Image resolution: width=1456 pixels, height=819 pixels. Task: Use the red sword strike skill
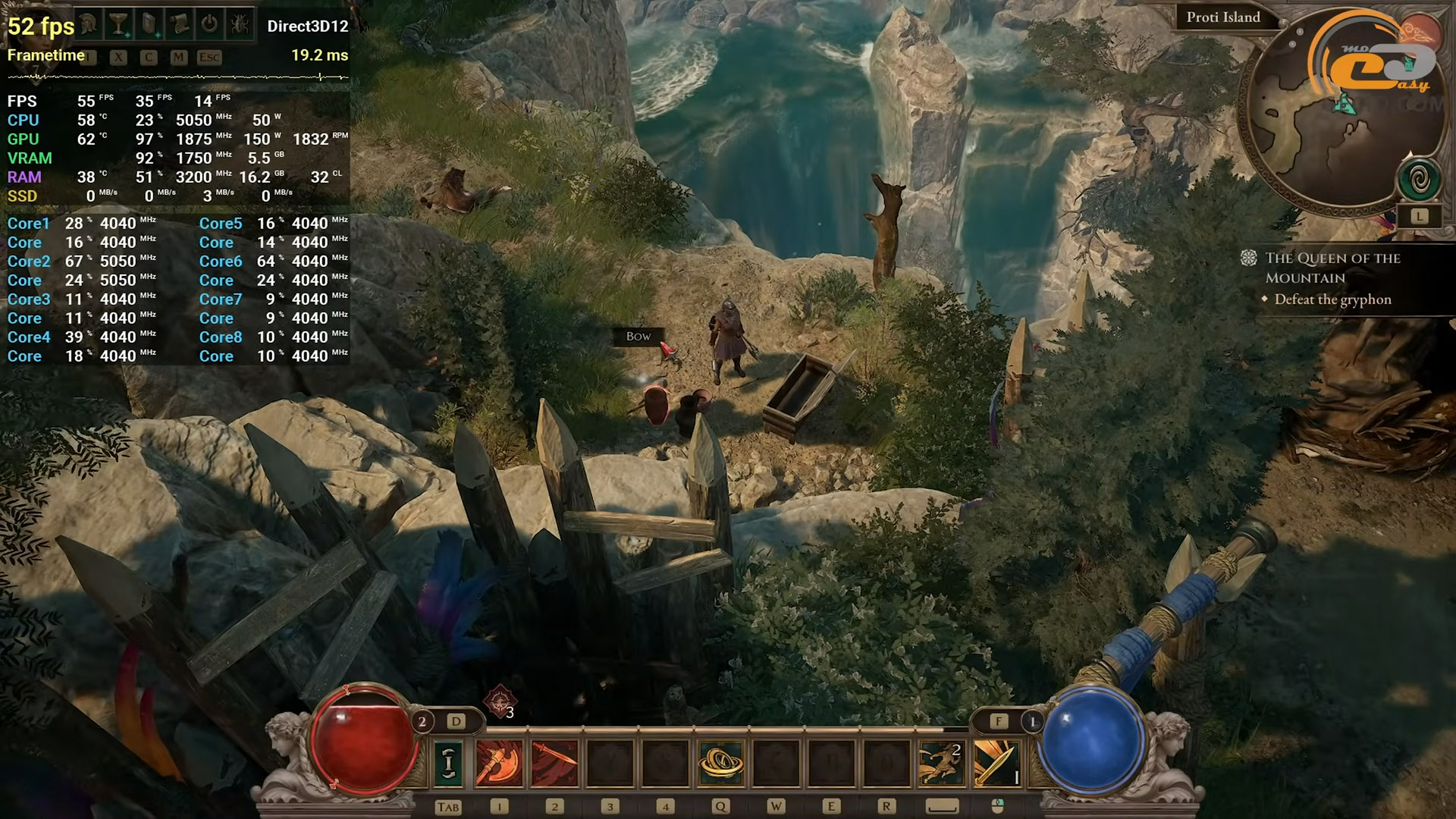point(554,762)
